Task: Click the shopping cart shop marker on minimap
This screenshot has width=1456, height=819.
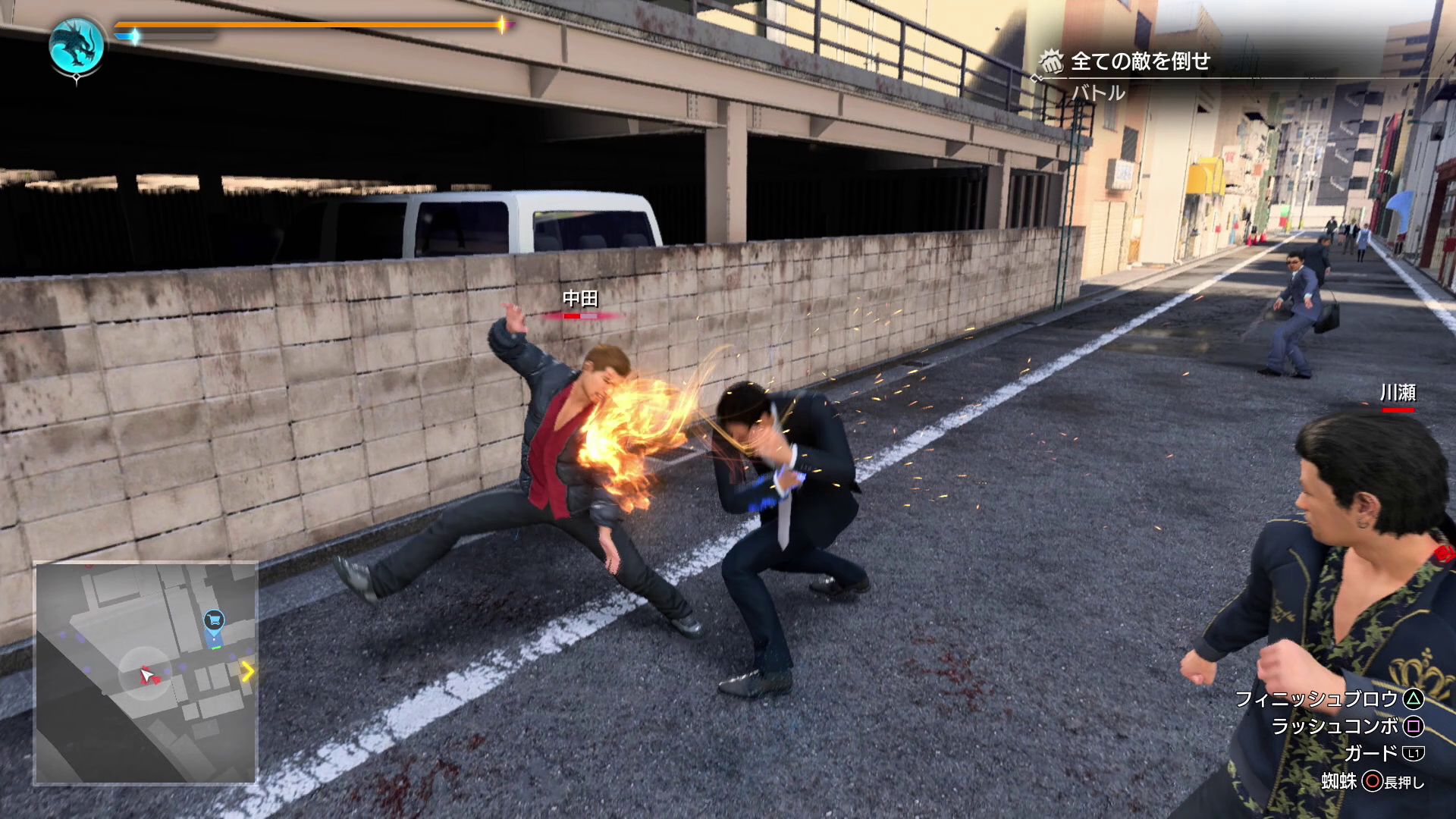Action: (x=213, y=620)
